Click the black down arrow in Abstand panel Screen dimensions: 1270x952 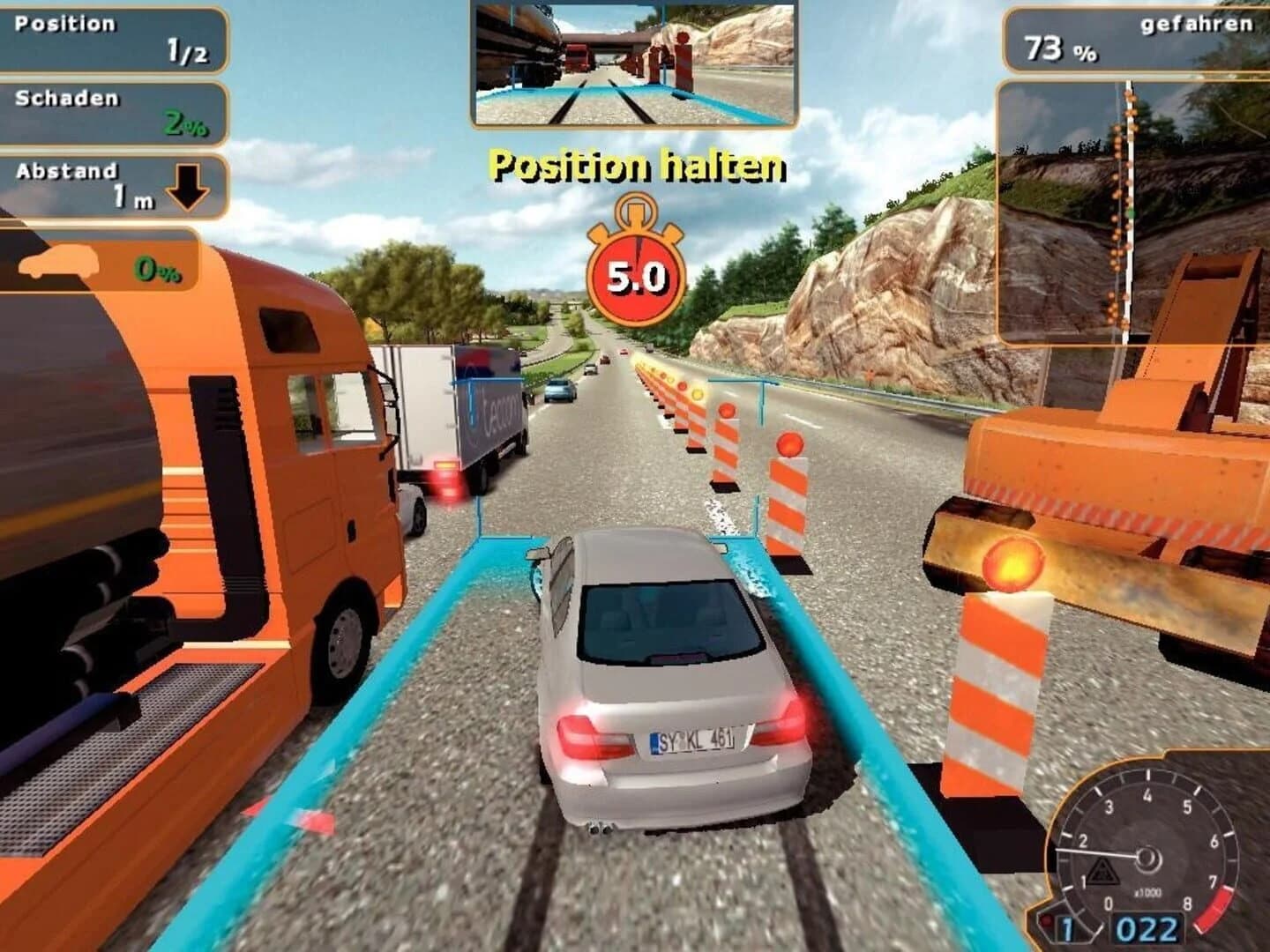click(190, 188)
